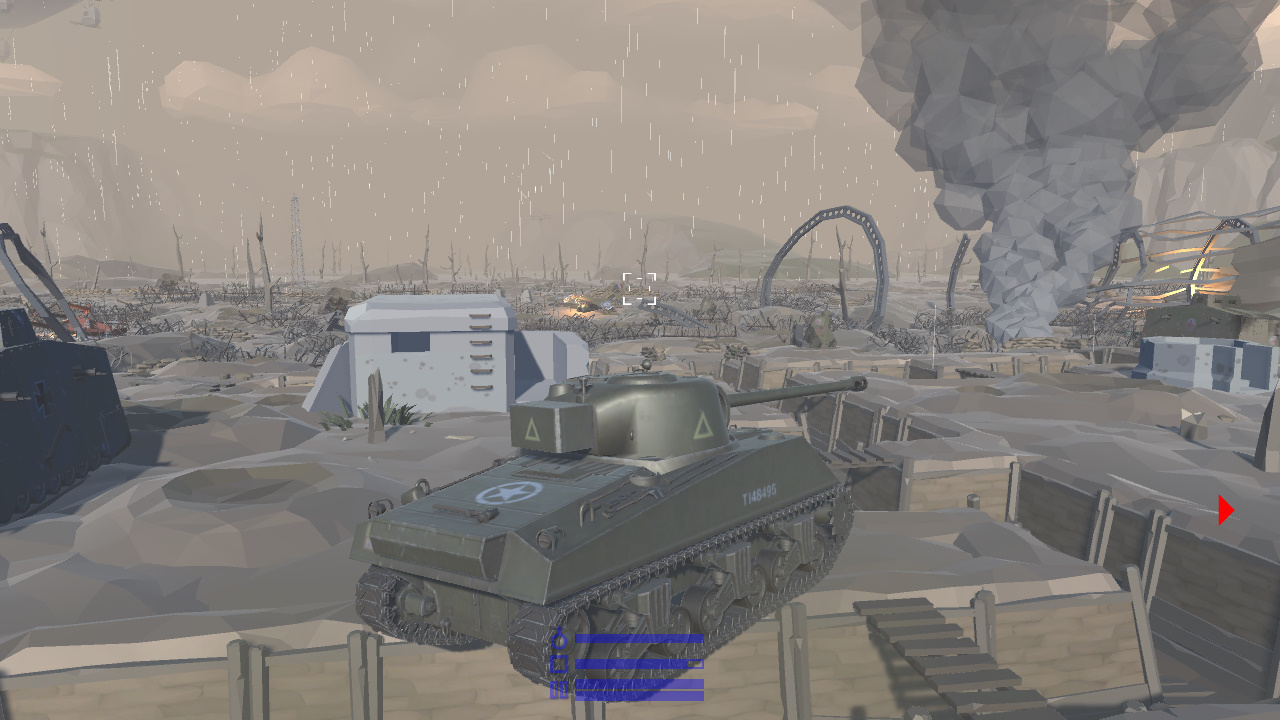Click the top blue status bar
Screen dimensions: 1280x720
coord(638,637)
